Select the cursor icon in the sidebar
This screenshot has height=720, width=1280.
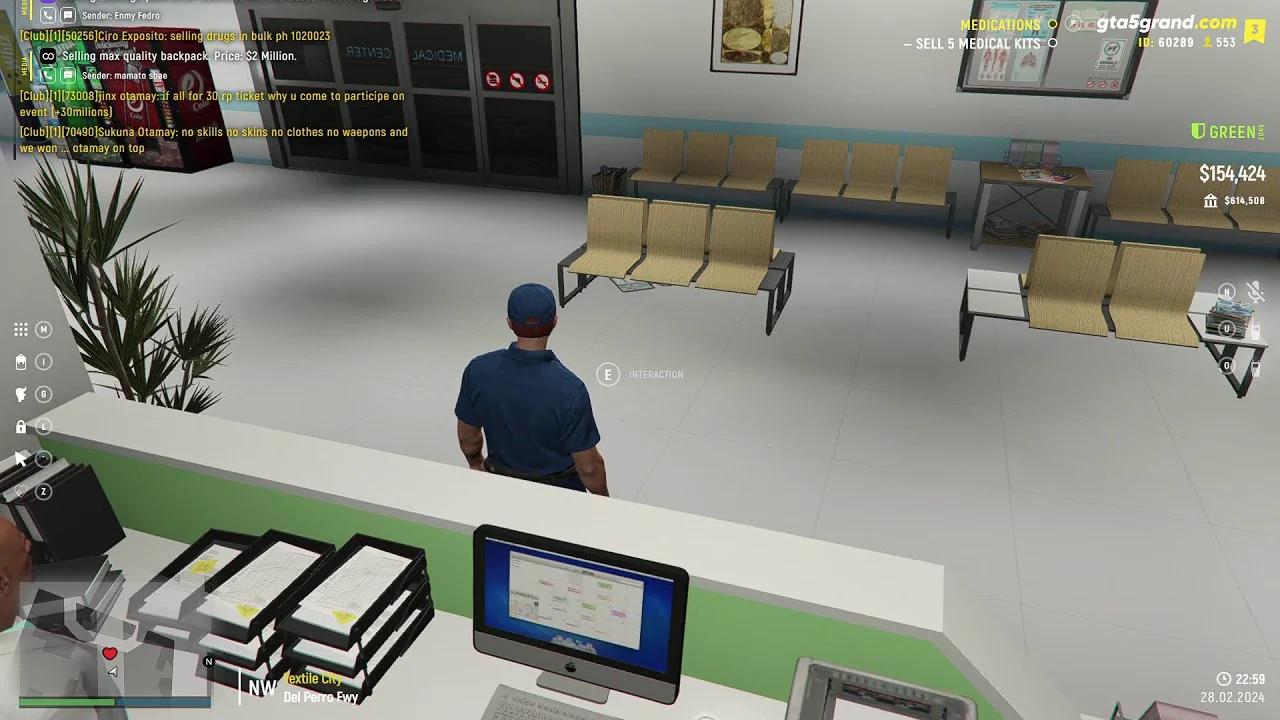(x=19, y=458)
